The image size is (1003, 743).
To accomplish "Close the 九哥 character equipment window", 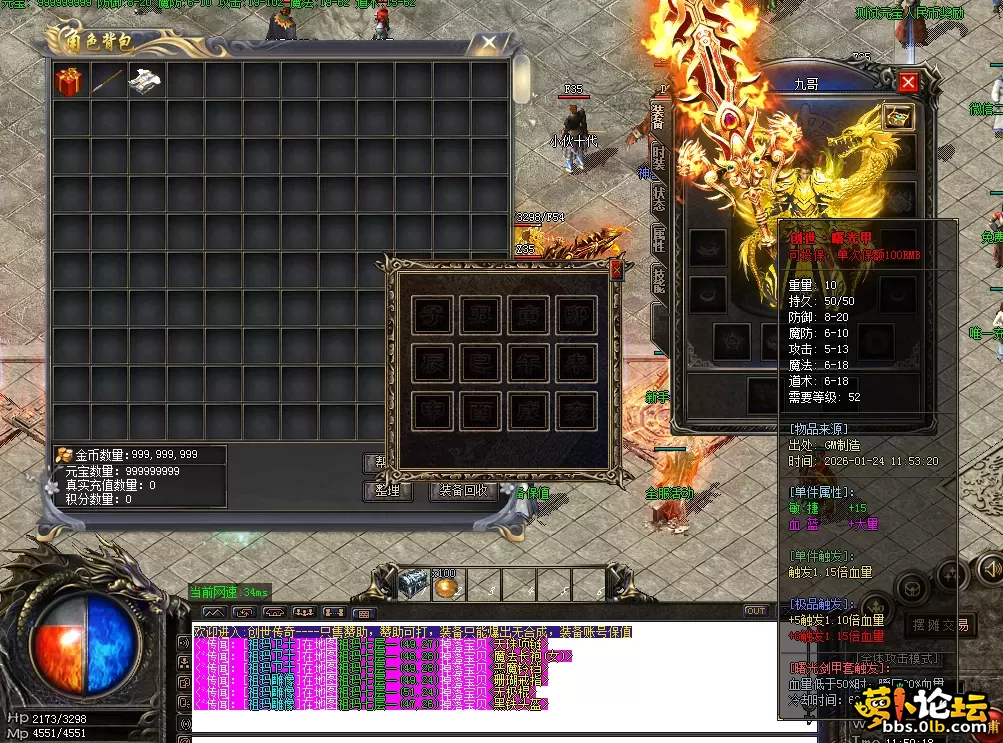I will pyautogui.click(x=908, y=83).
